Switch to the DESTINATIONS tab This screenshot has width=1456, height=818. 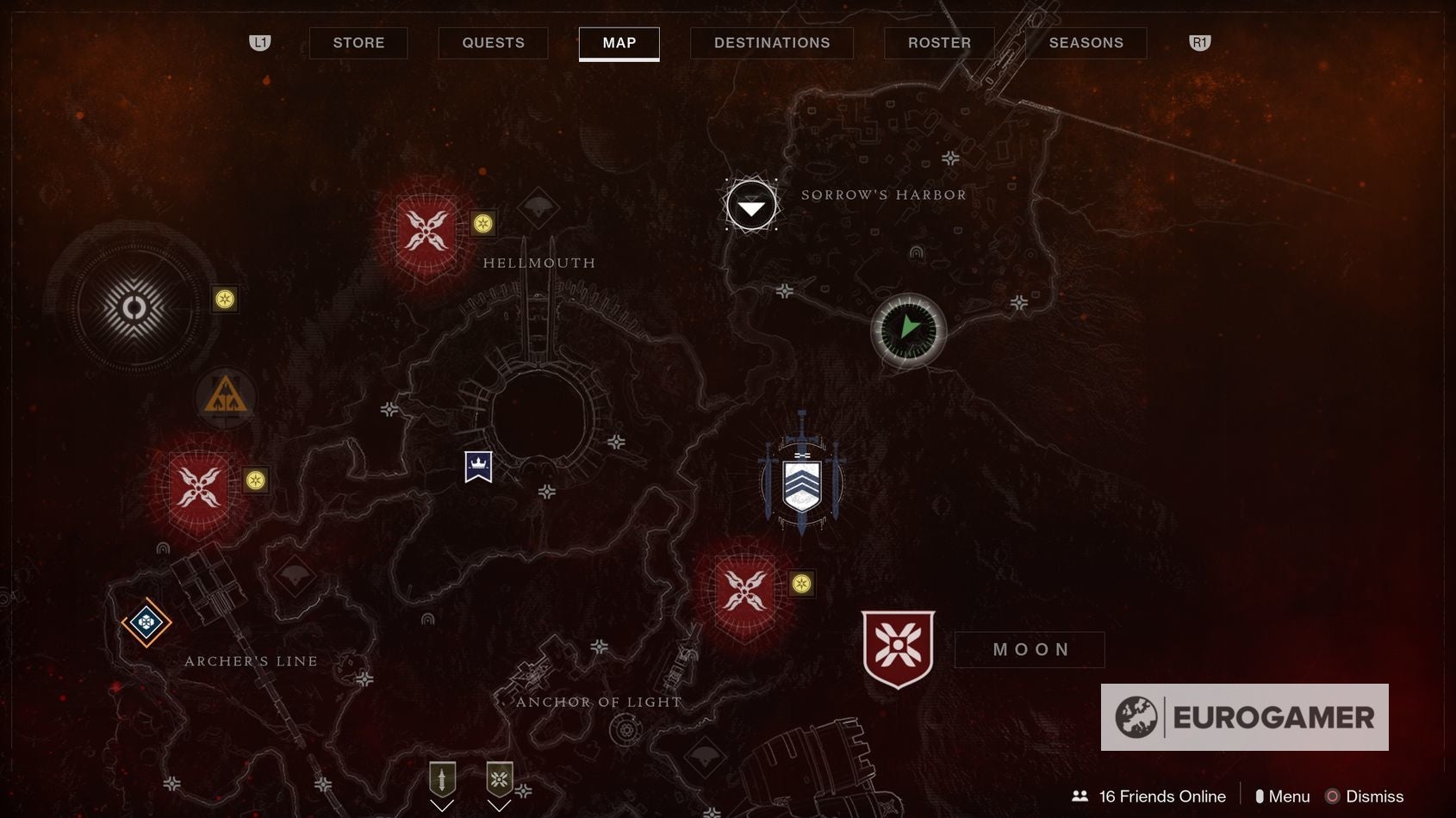pos(770,42)
